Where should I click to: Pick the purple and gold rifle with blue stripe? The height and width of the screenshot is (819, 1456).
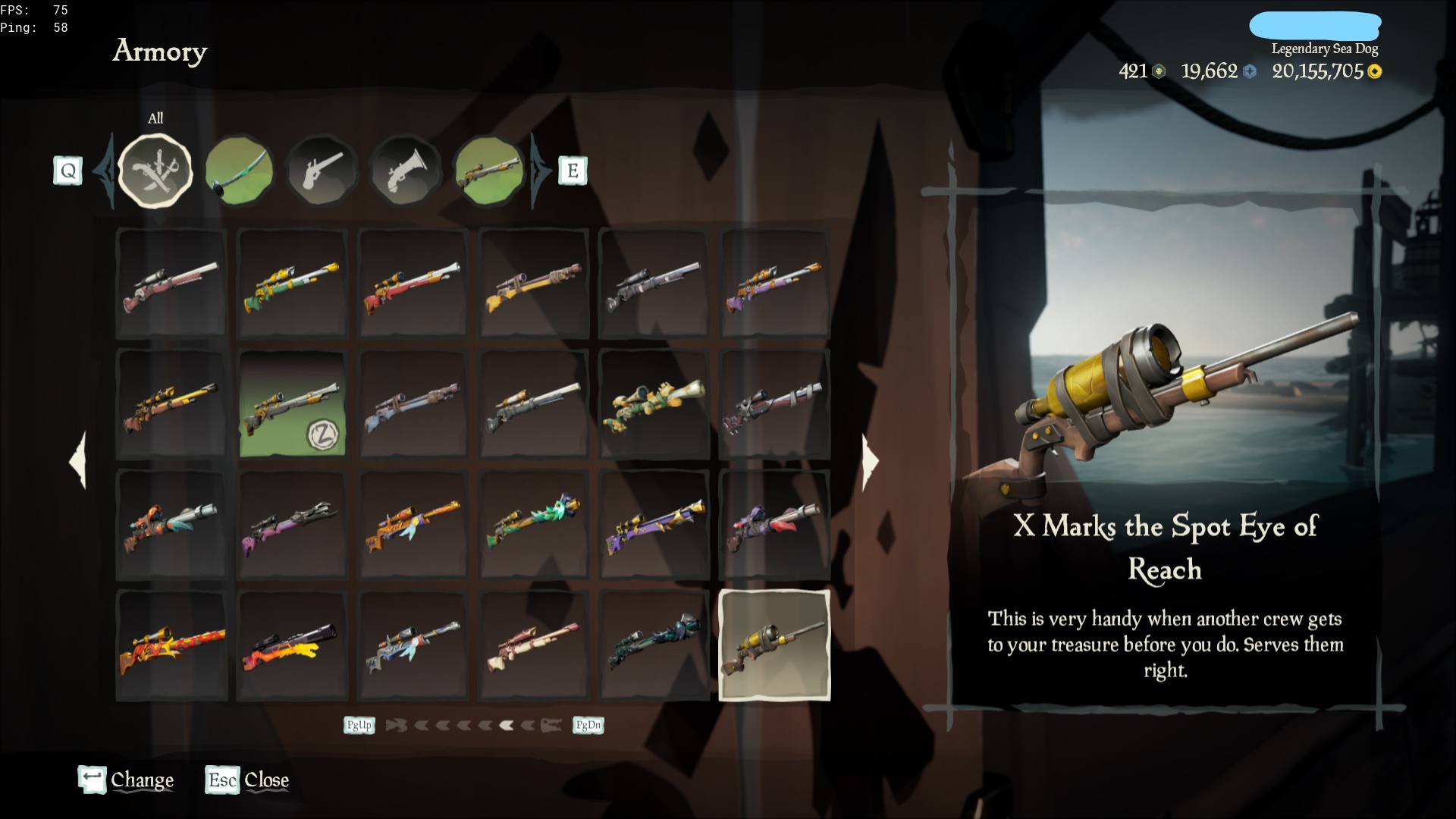(654, 524)
